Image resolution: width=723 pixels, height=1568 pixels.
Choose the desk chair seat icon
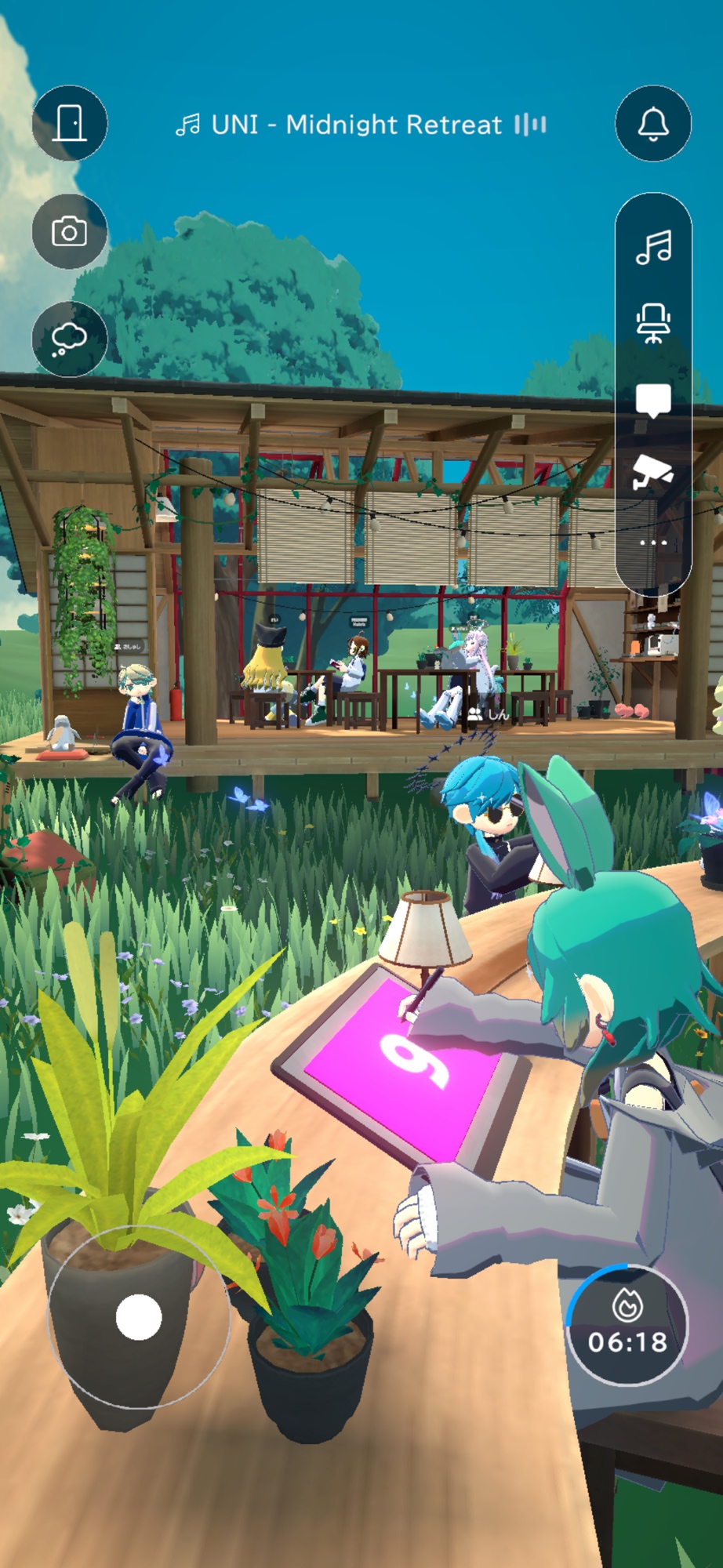pos(653,323)
